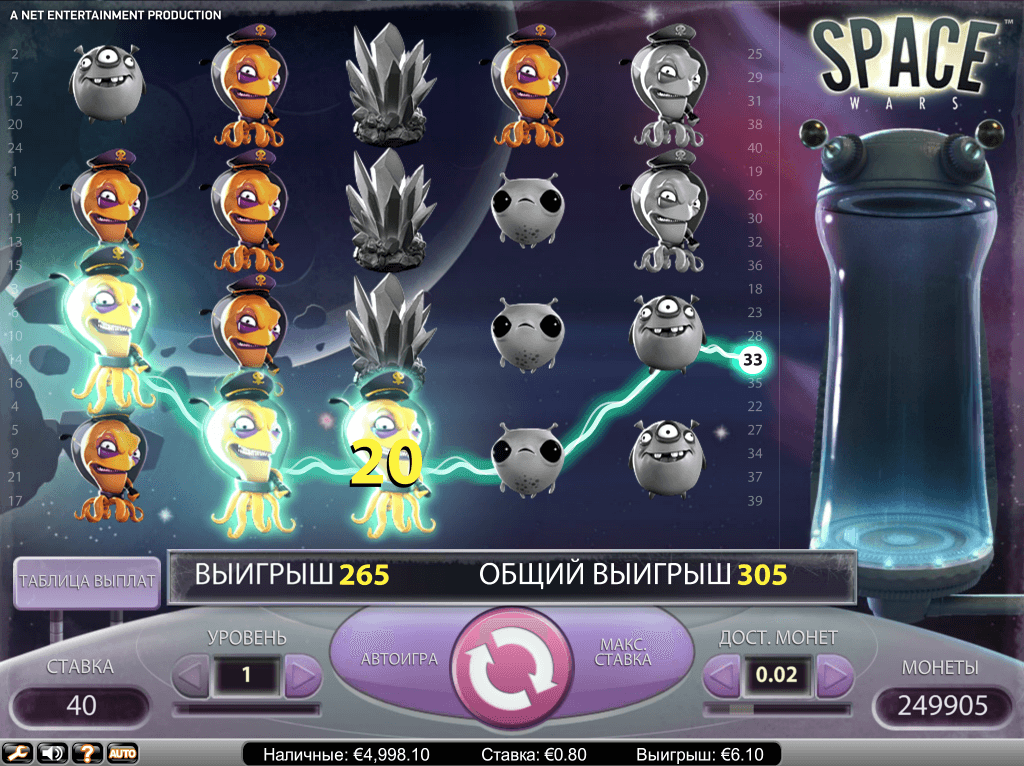This screenshot has width=1024, height=766.
Task: Click the small AUTO button
Action: (123, 753)
